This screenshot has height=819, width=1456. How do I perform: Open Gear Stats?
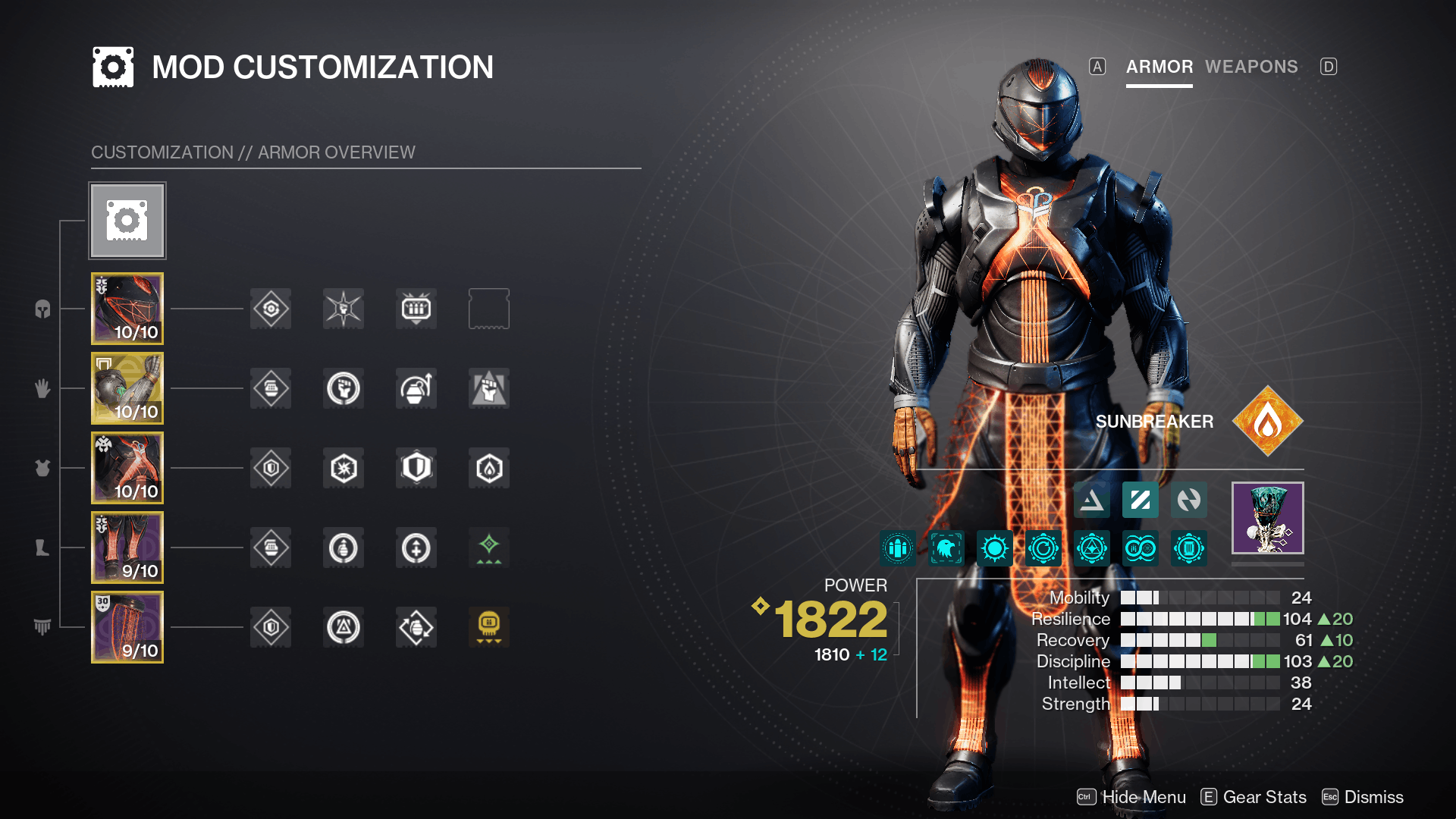(x=1264, y=797)
